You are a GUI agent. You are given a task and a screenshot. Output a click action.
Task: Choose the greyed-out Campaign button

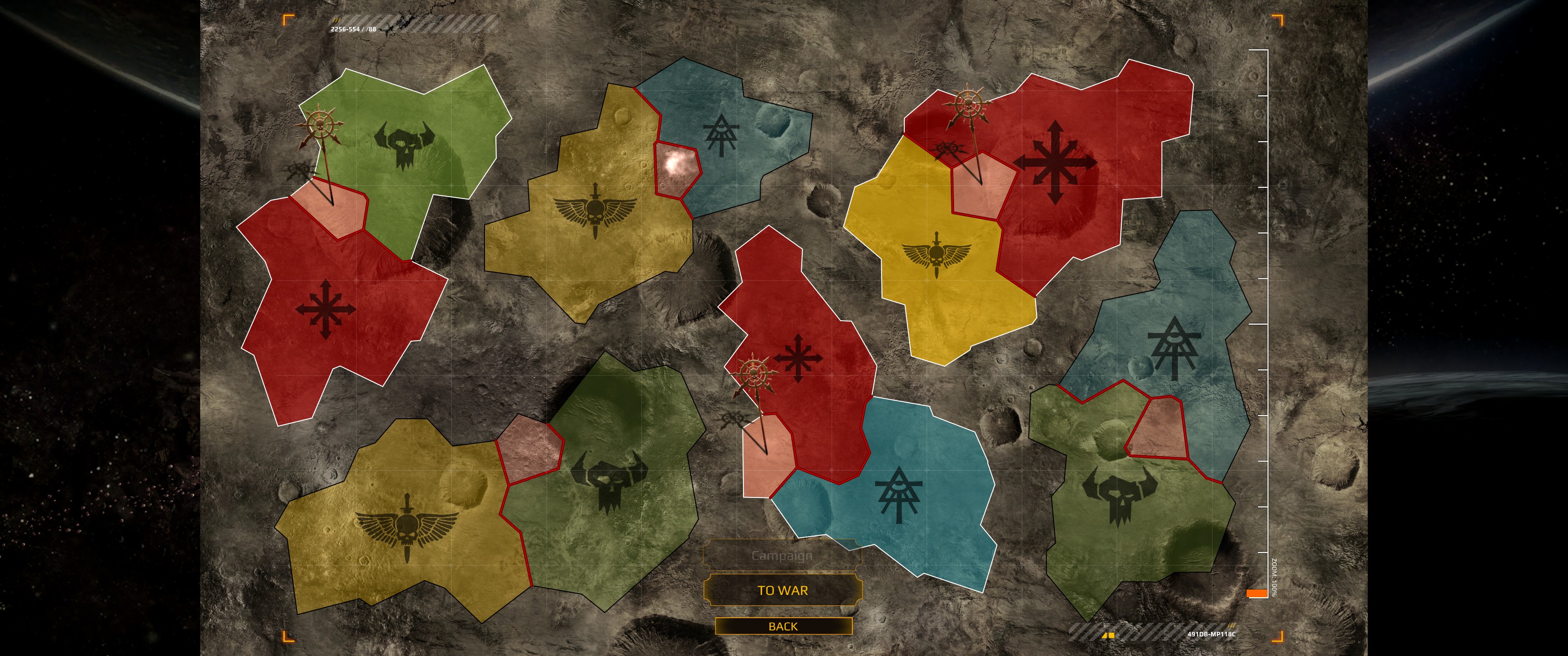pos(782,556)
